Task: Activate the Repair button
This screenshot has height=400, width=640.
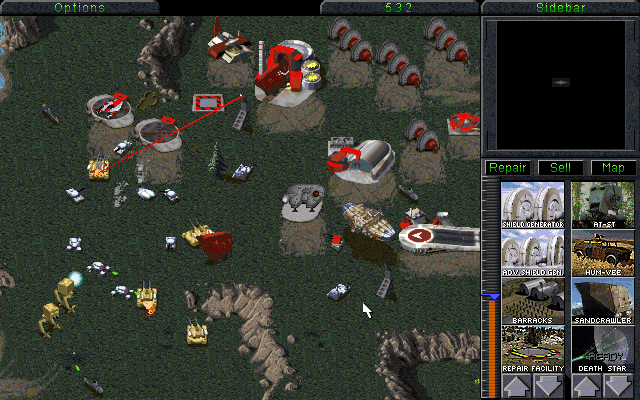Action: pyautogui.click(x=507, y=167)
